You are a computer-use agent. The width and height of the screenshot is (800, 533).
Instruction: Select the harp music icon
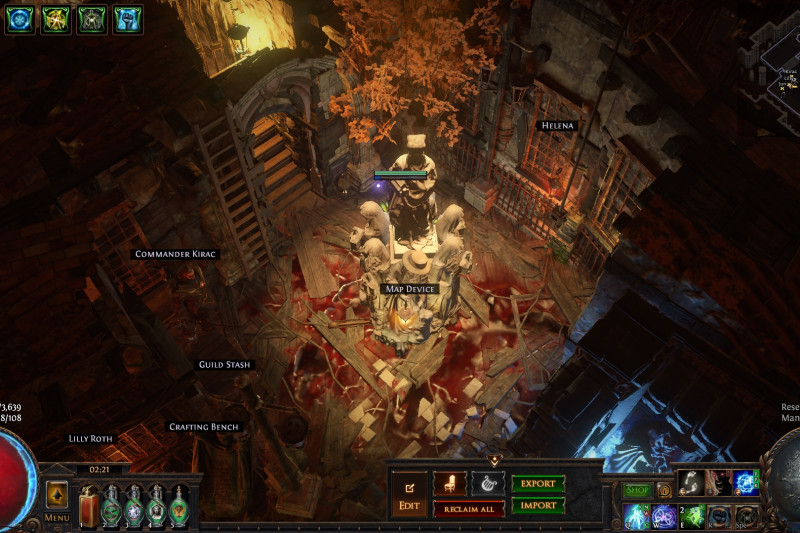point(487,484)
